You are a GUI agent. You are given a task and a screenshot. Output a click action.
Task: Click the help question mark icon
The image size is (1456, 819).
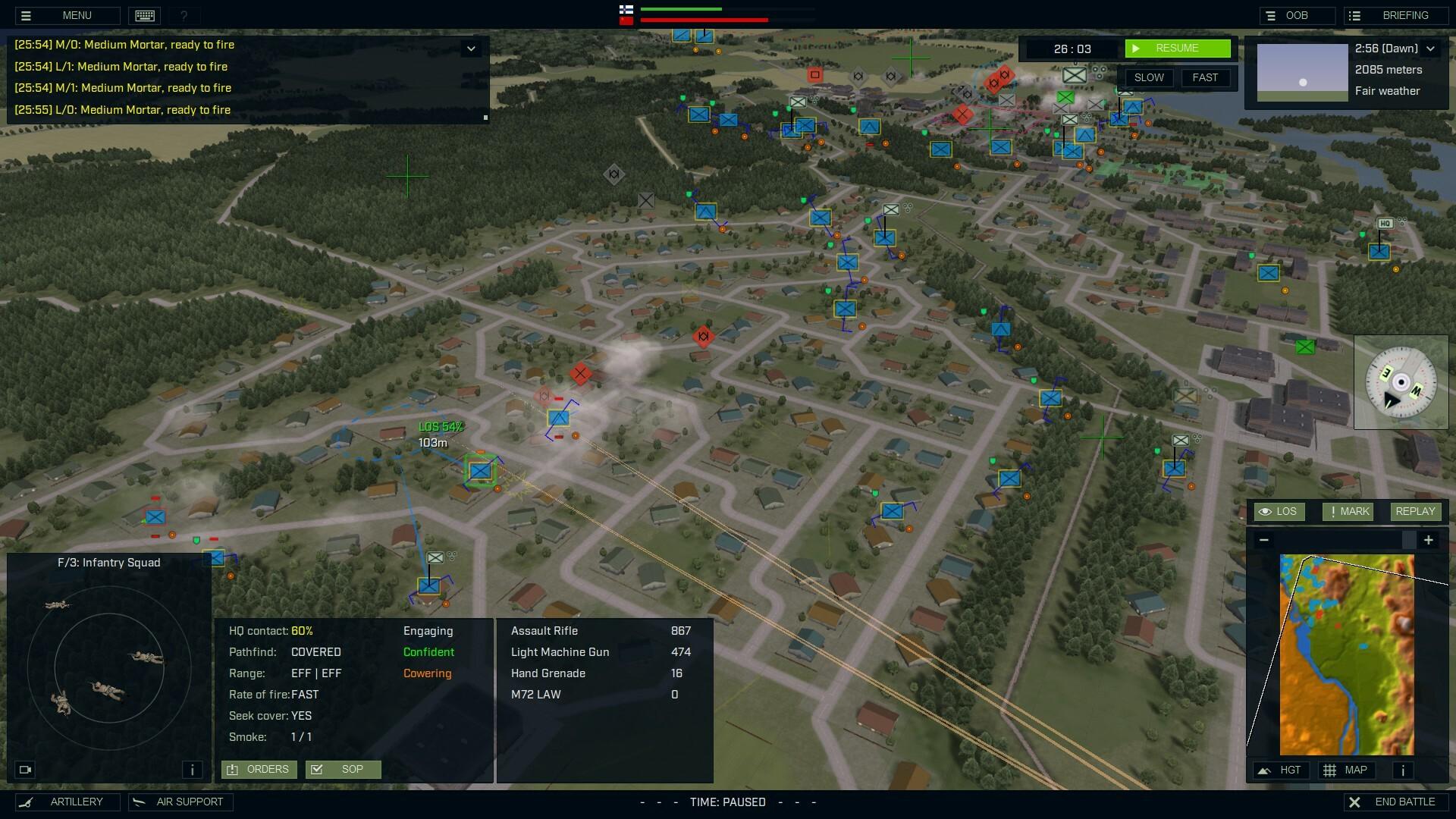[x=182, y=15]
